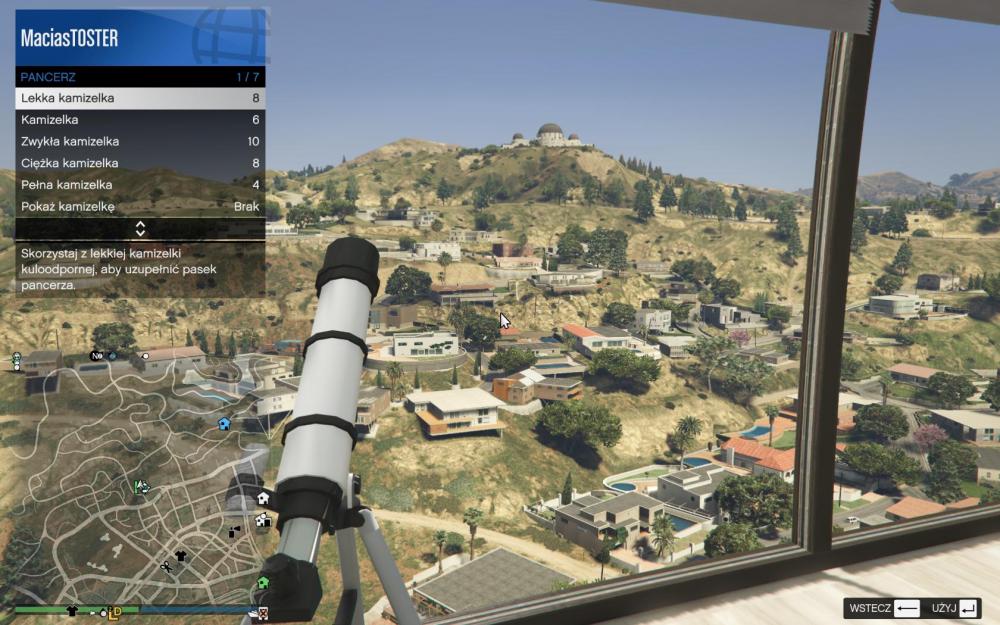This screenshot has width=1000, height=625.
Task: Choose the Pełna kamizelka option
Action: tap(140, 185)
